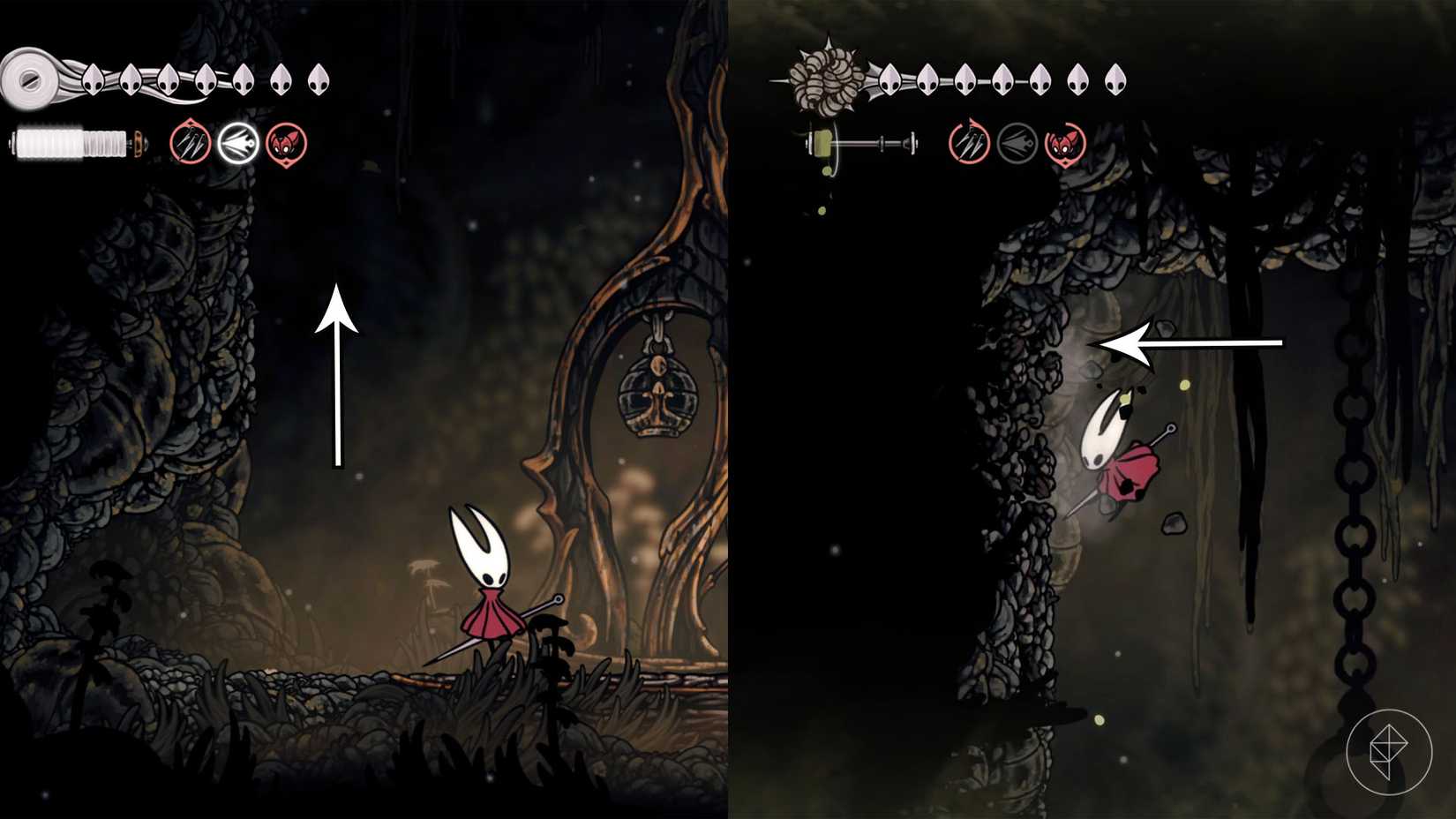Screen dimensions: 1456x819
Task: Click the greyed-out silk skill icon on right HUD
Action: pyautogui.click(x=1017, y=144)
